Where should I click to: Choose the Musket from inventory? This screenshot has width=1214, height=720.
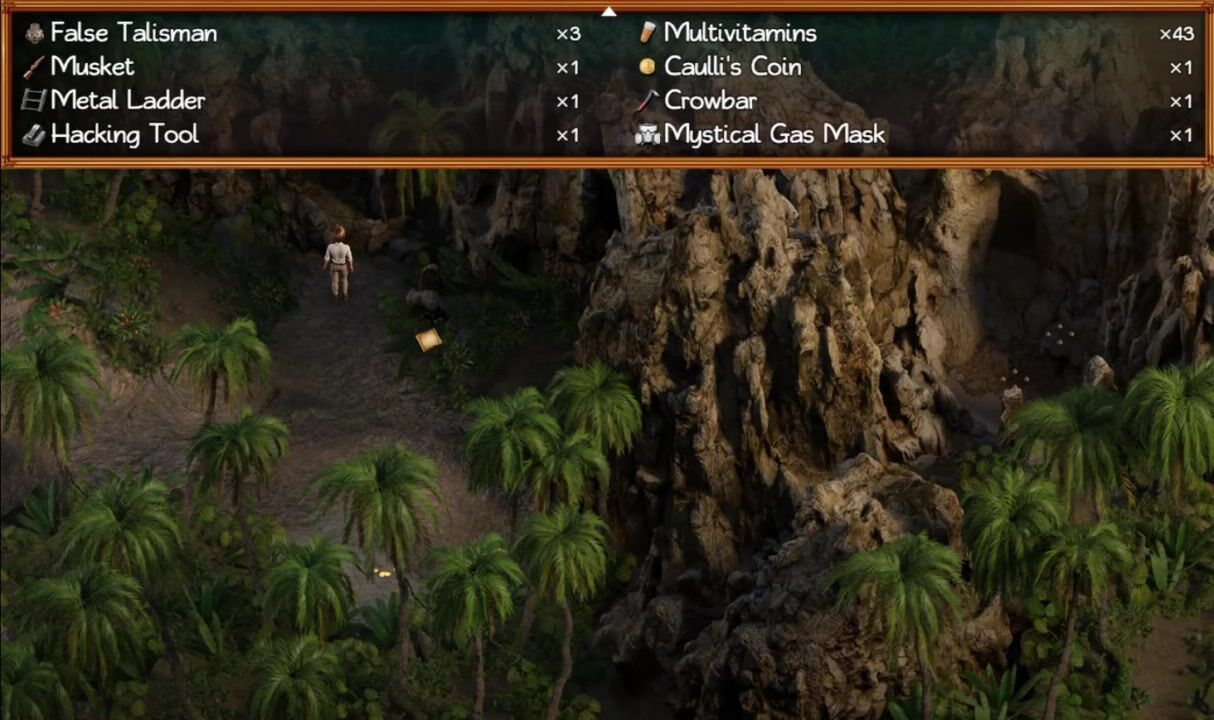point(92,67)
